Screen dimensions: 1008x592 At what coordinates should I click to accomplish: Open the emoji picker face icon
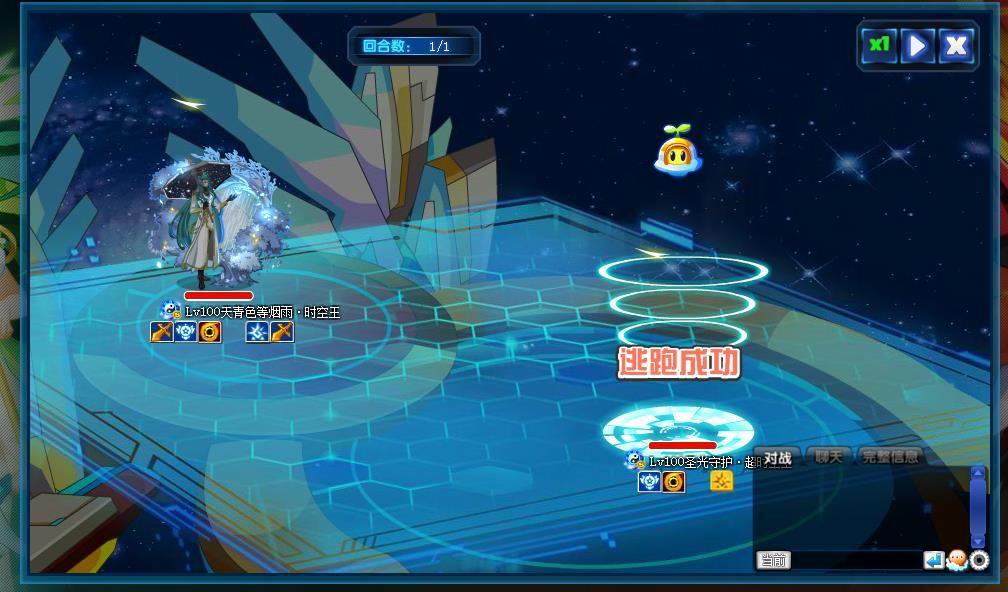tap(956, 560)
